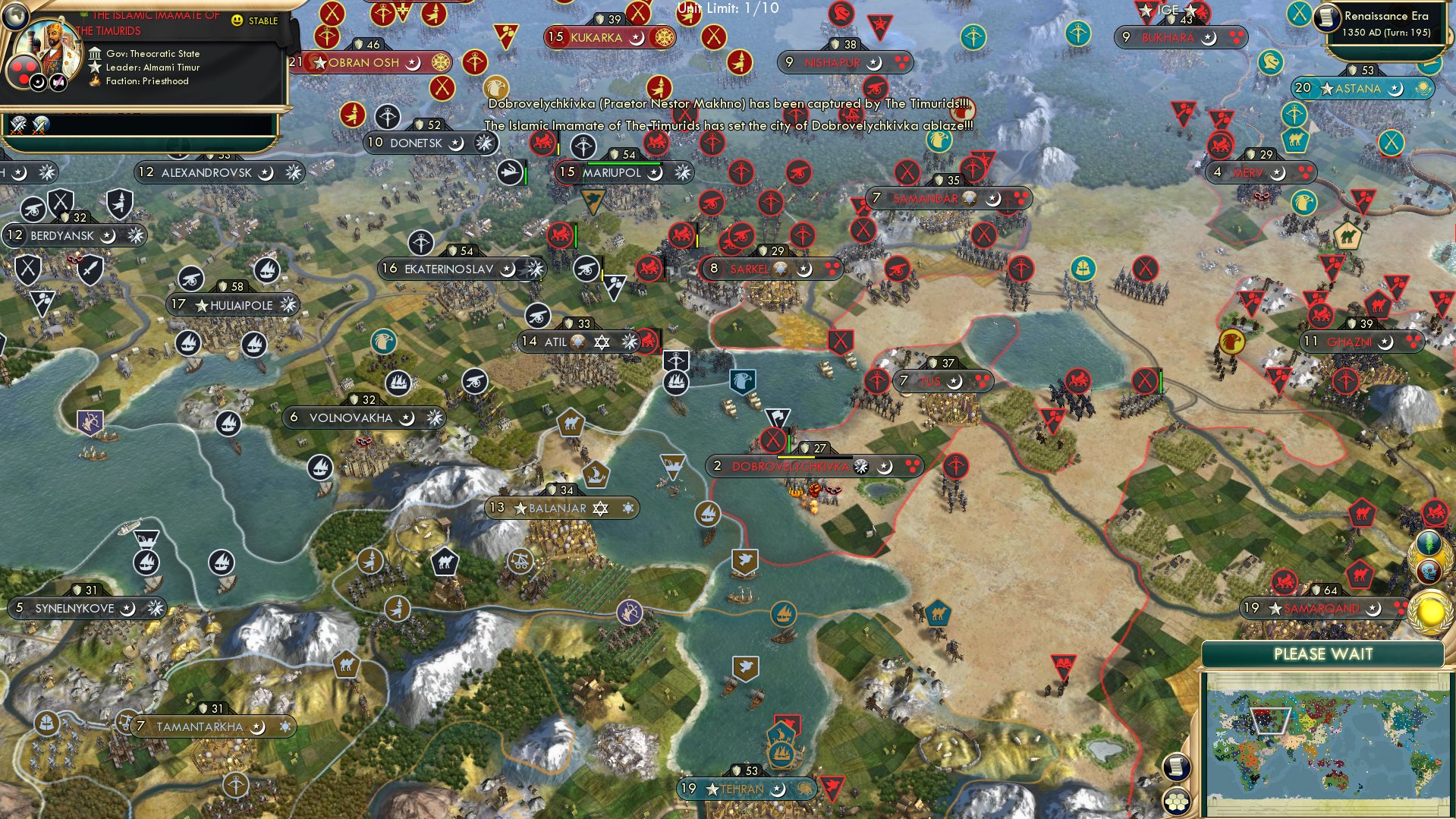
Task: Toggle the hex grid overlay icon
Action: [1175, 801]
